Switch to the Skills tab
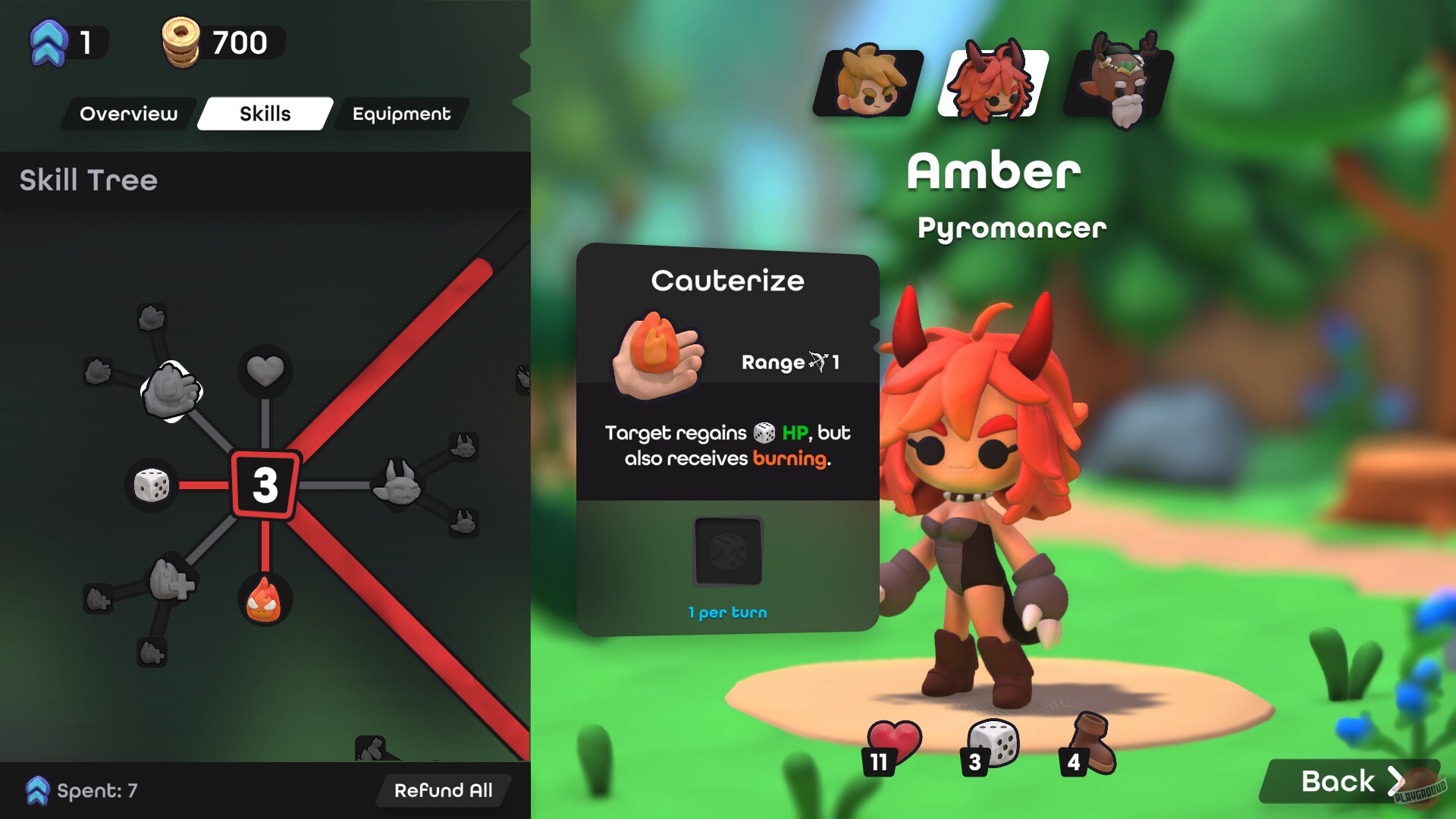1456x819 pixels. 265,114
